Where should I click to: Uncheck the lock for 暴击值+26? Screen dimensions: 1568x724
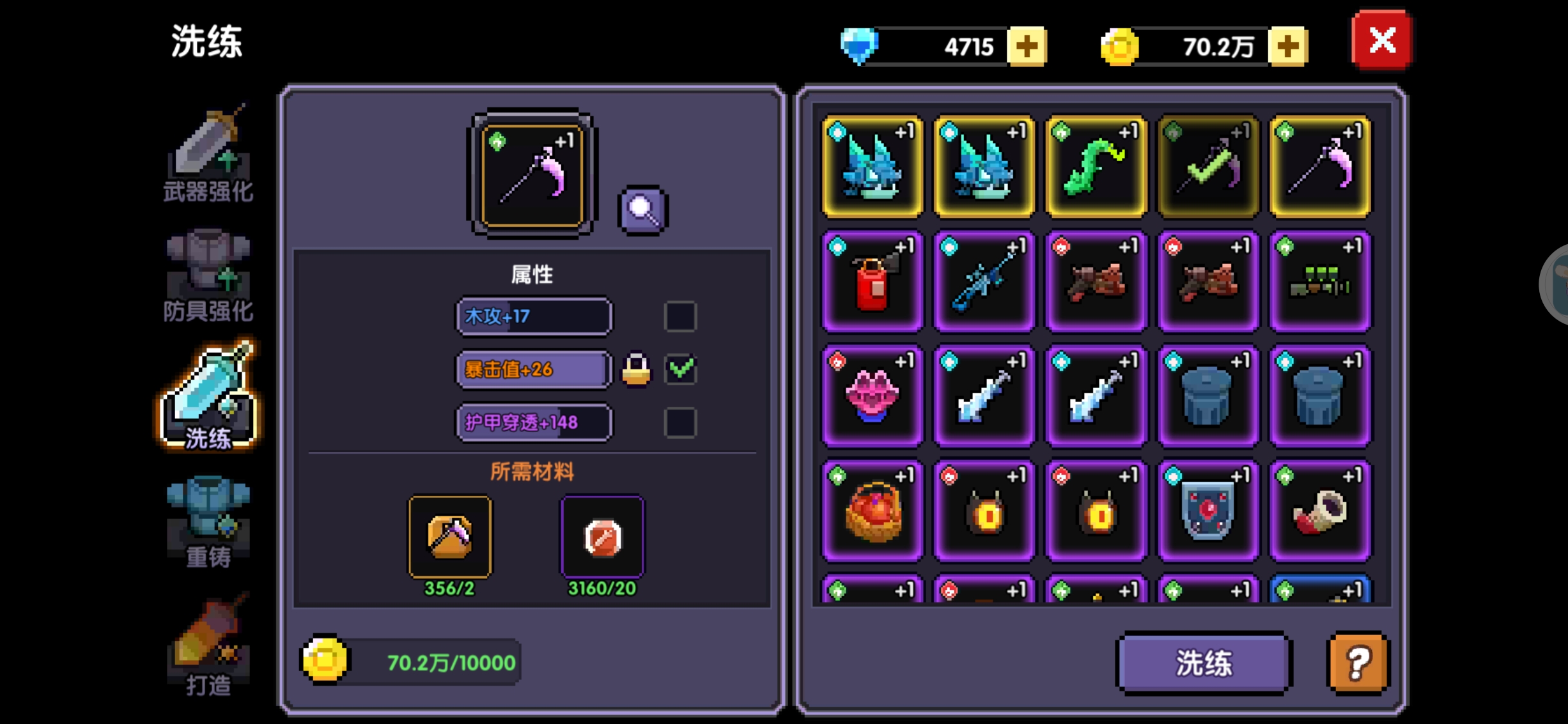point(679,369)
